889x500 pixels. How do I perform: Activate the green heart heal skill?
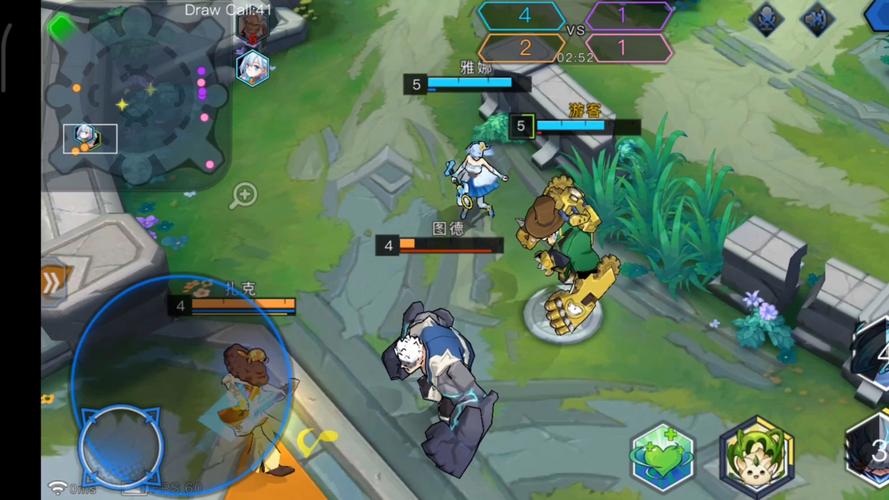664,459
